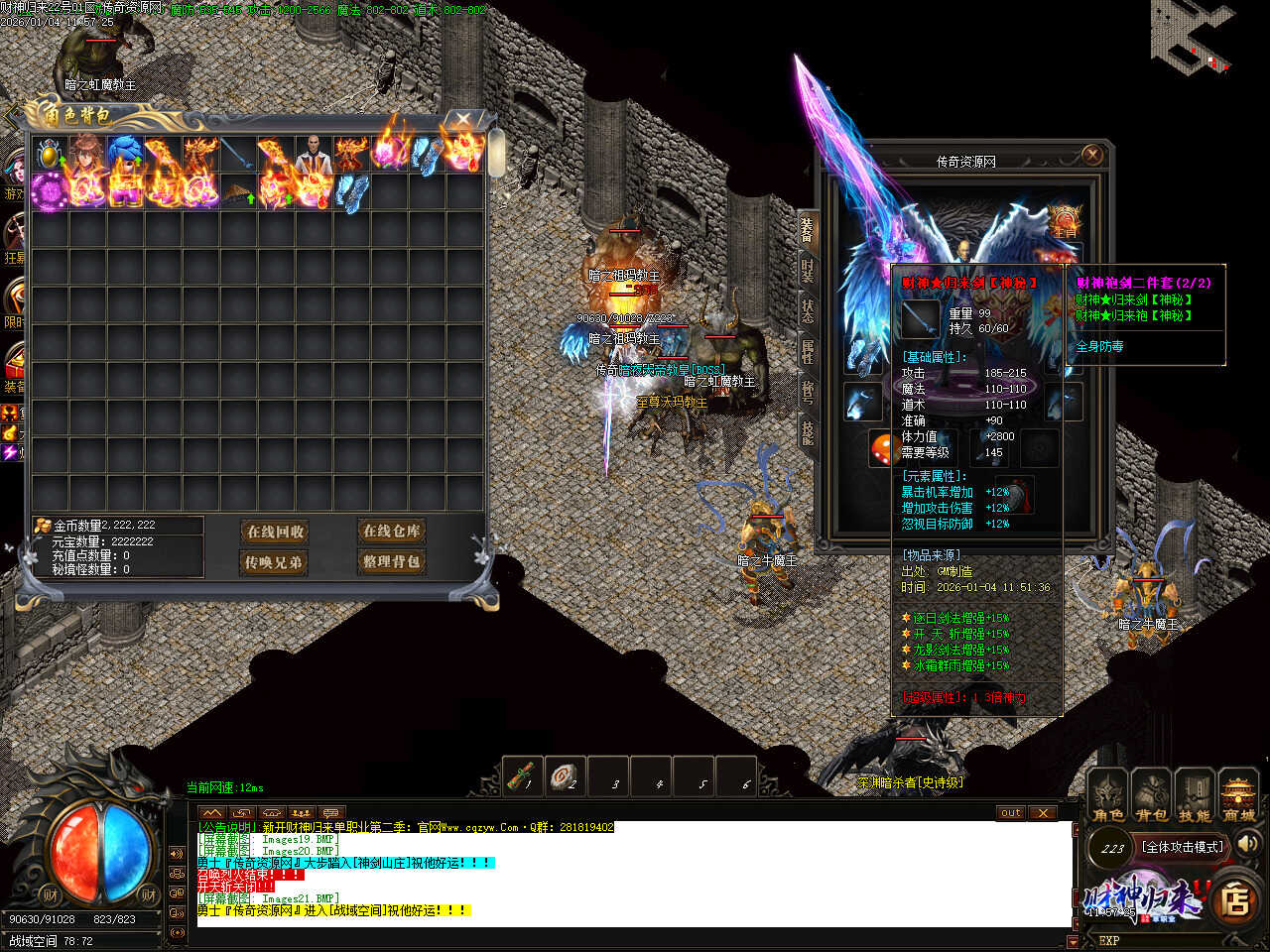This screenshot has width=1270, height=952.
Task: Click the 传唤兄弟 summon brothers button
Action: (x=274, y=562)
